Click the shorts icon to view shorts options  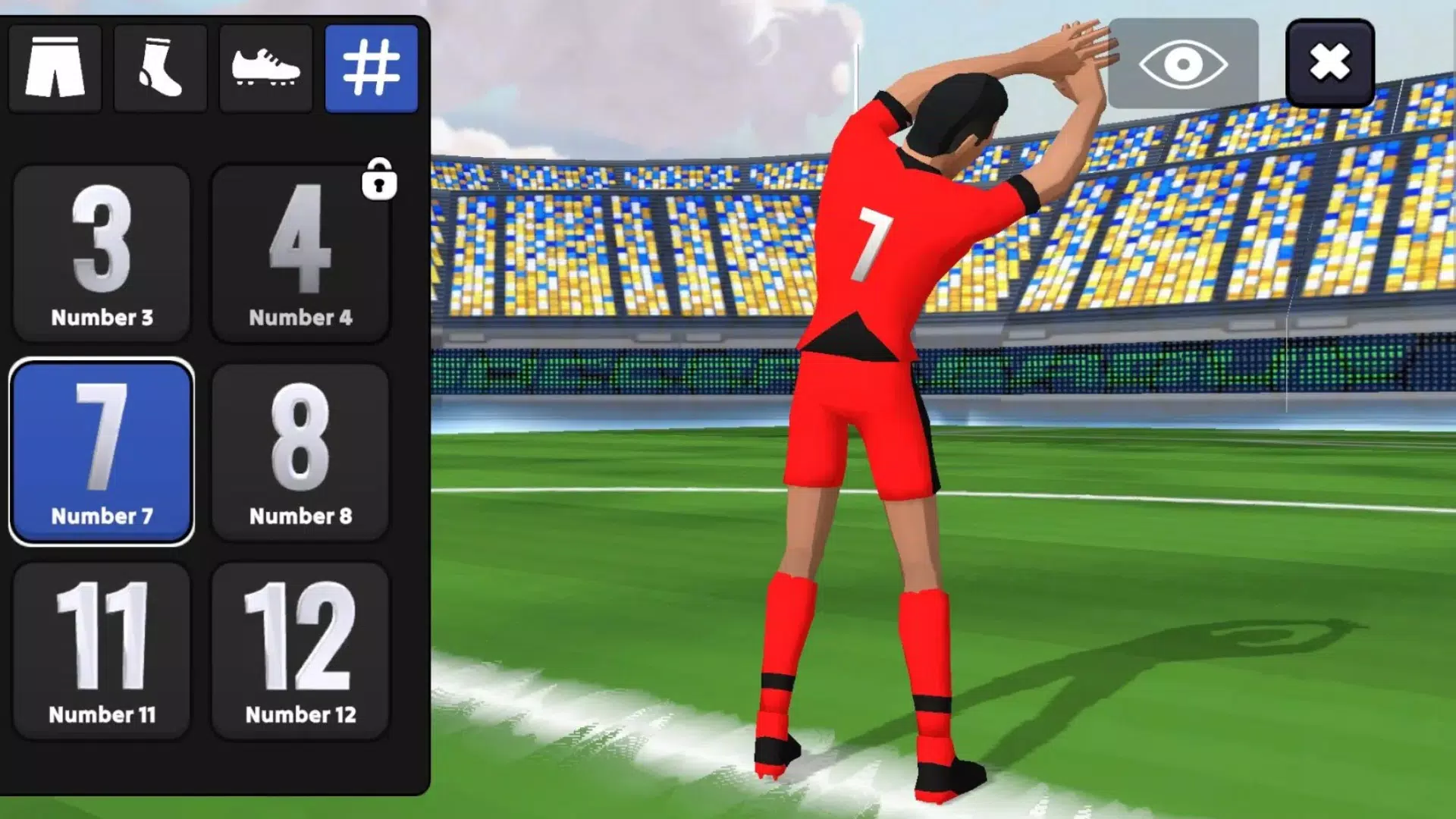(55, 68)
